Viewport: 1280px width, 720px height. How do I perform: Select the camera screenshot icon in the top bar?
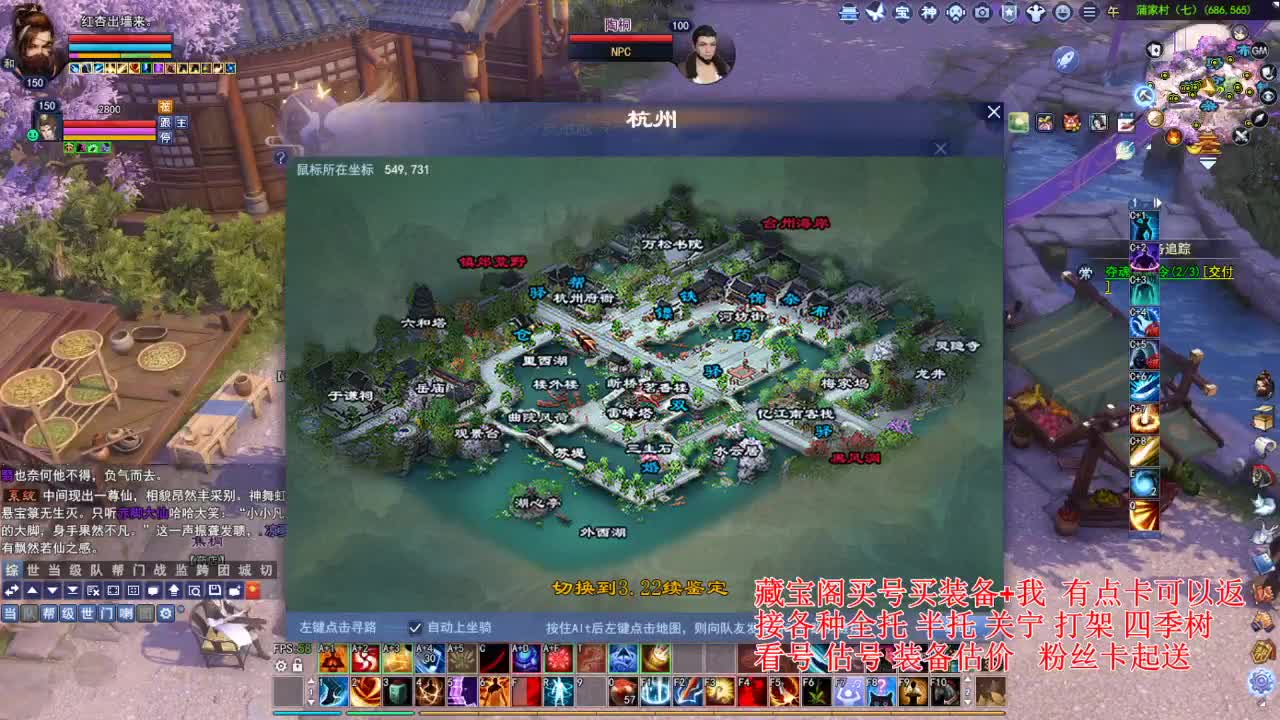click(x=982, y=13)
